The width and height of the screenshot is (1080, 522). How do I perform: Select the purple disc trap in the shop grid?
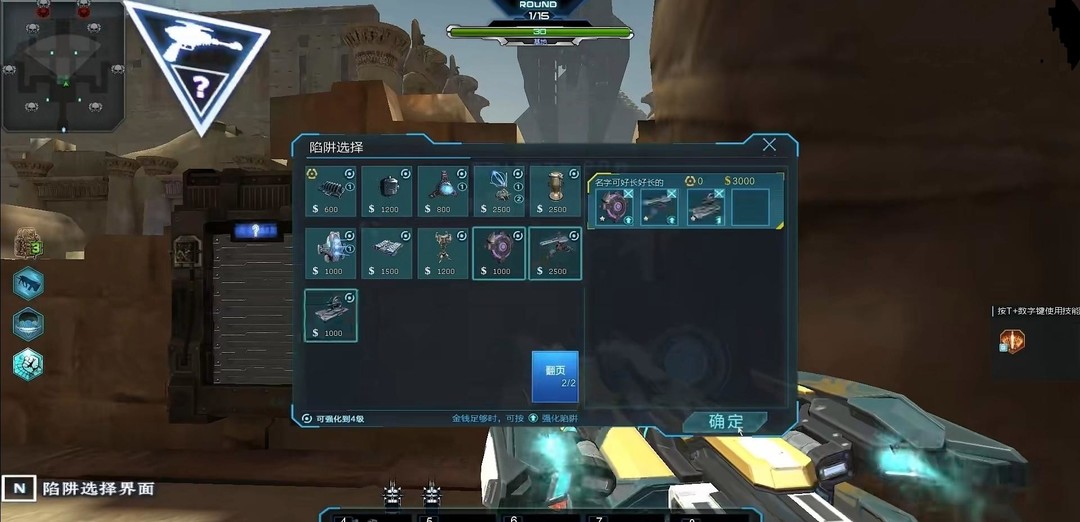coord(499,253)
